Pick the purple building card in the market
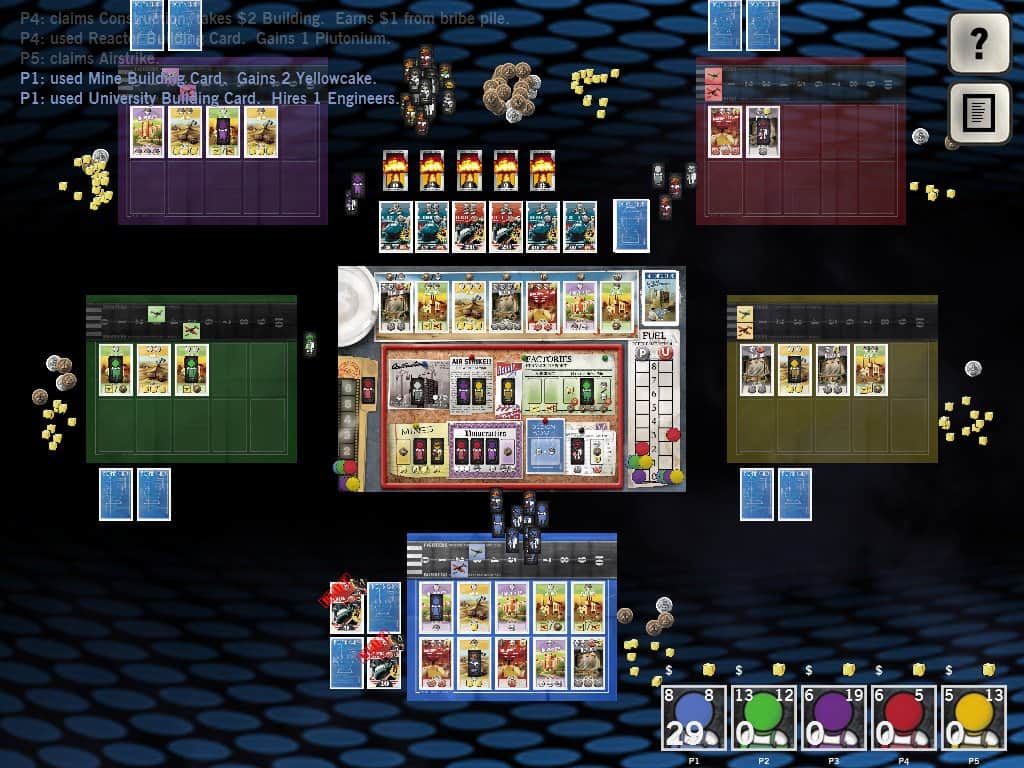 (578, 305)
